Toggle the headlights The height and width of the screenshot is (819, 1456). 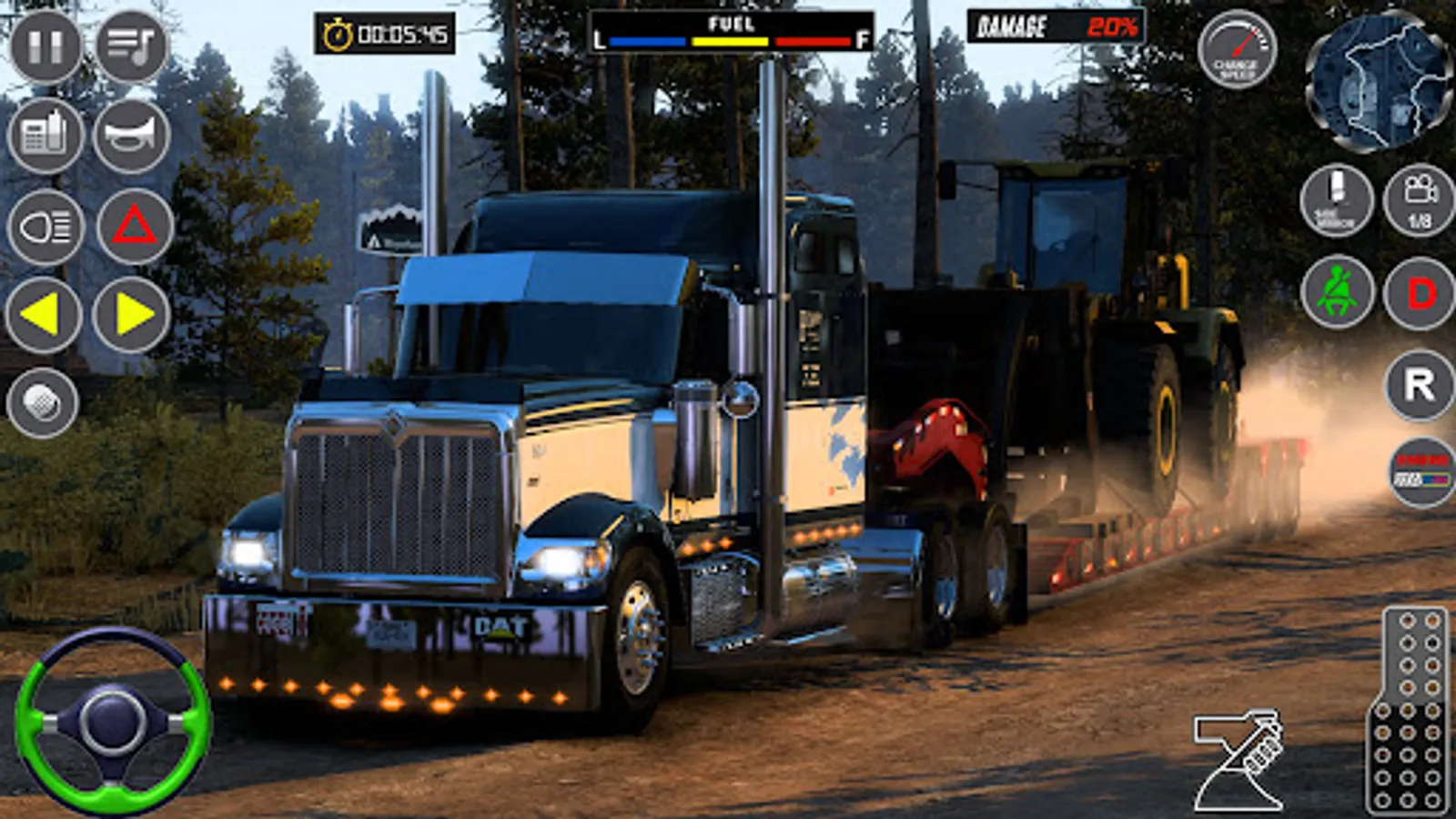(45, 227)
